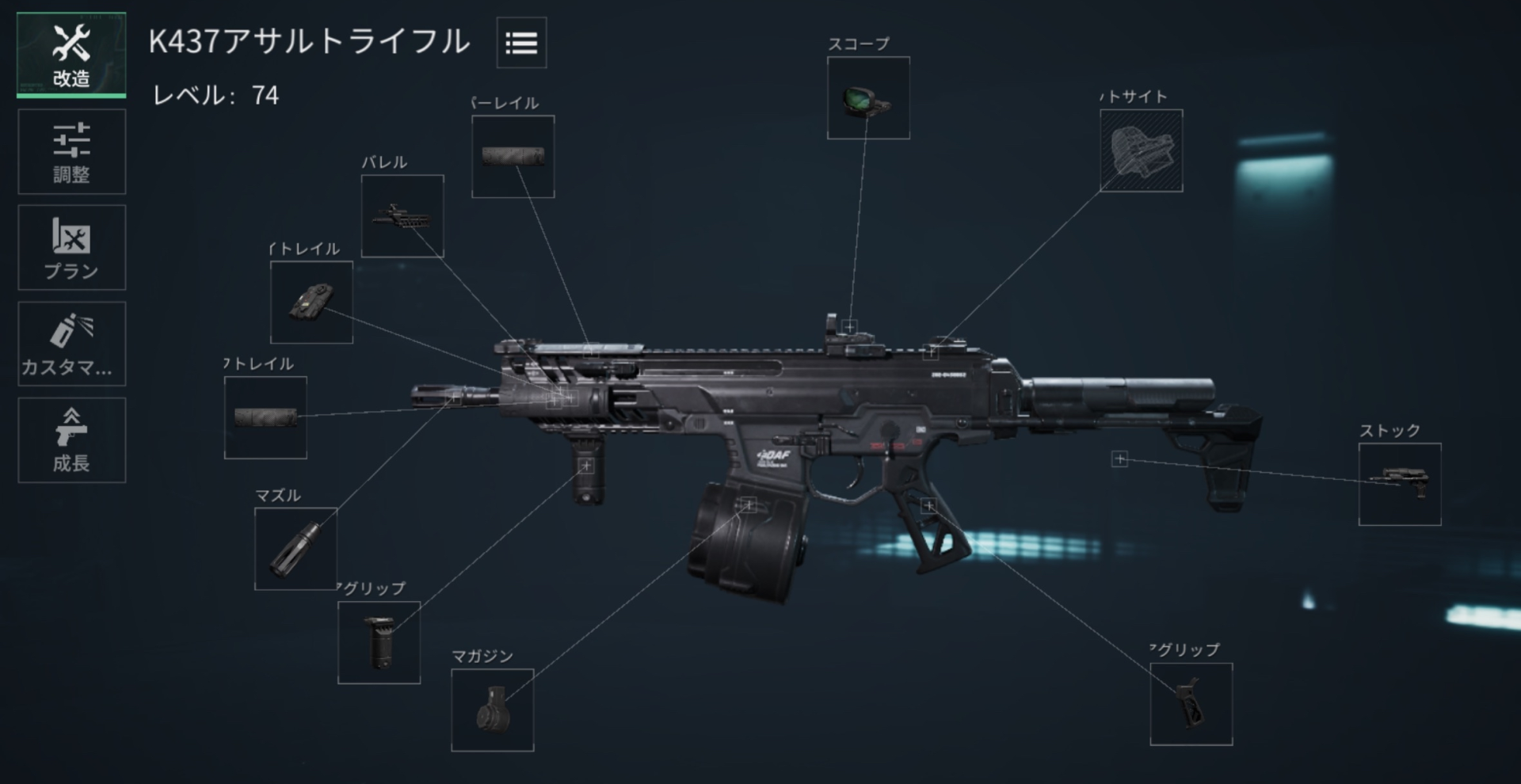This screenshot has width=1521, height=784.
Task: Click the plus marker on the foregrip
Action: click(586, 467)
